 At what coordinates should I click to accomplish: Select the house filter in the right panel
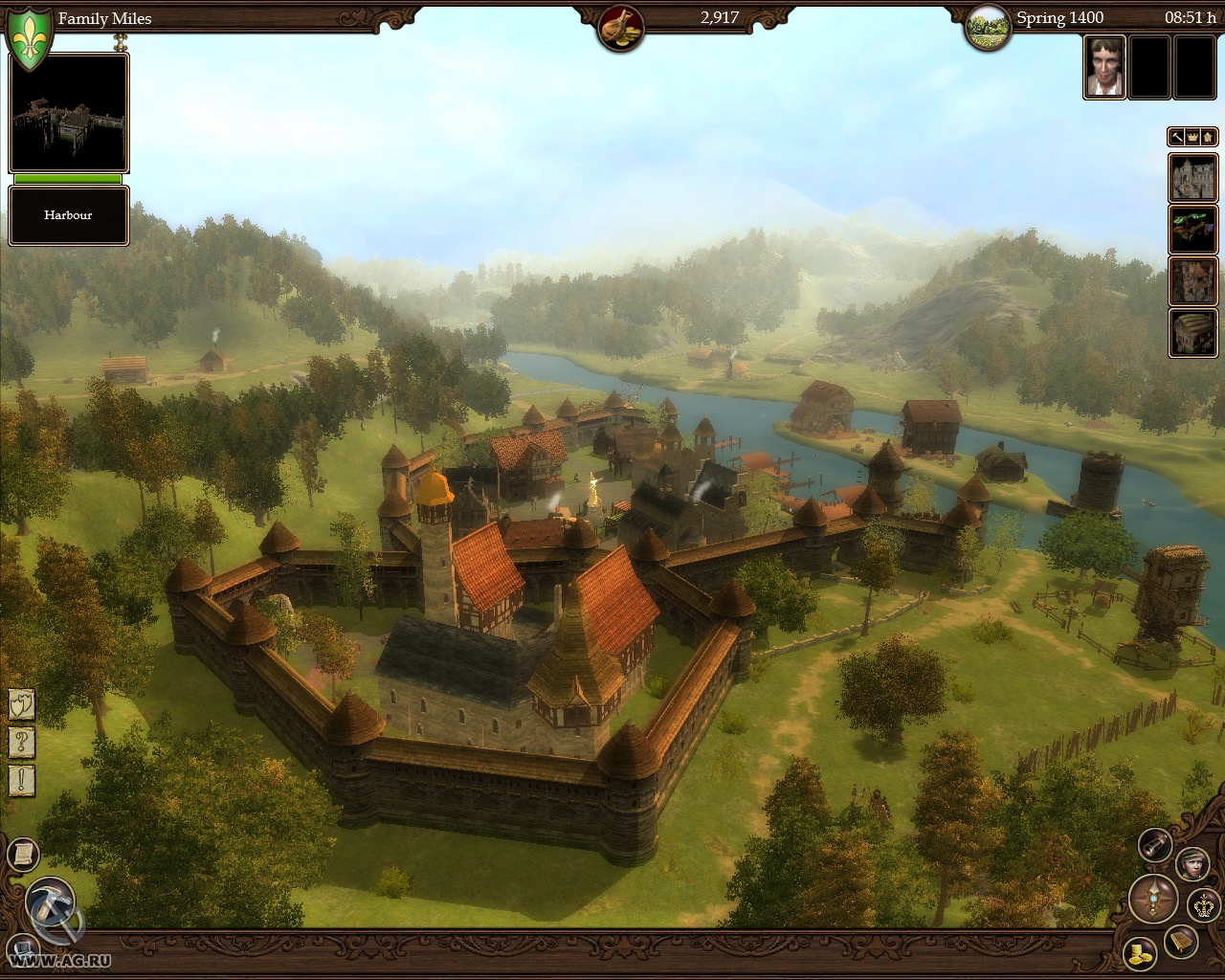click(1206, 137)
